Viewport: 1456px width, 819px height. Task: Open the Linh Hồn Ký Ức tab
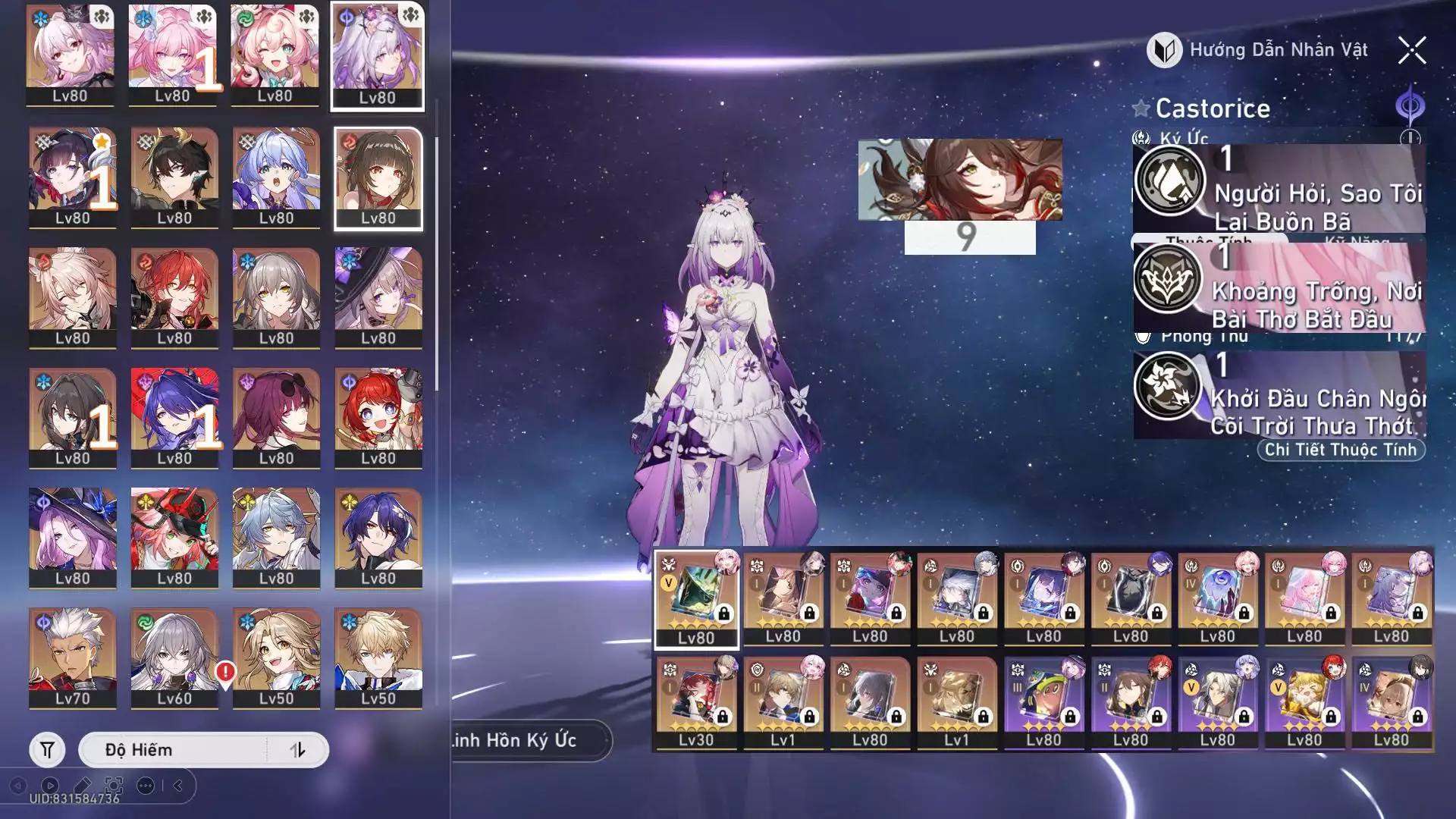pyautogui.click(x=523, y=740)
